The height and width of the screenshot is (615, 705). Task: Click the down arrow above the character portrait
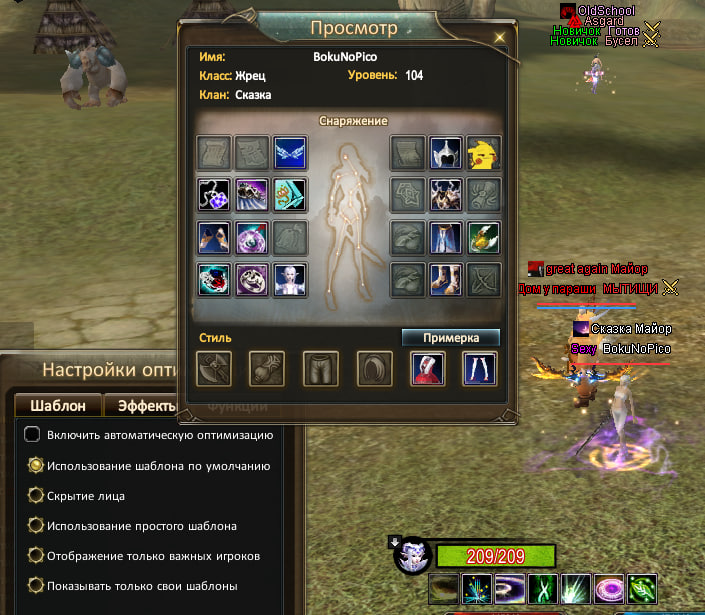(x=396, y=544)
